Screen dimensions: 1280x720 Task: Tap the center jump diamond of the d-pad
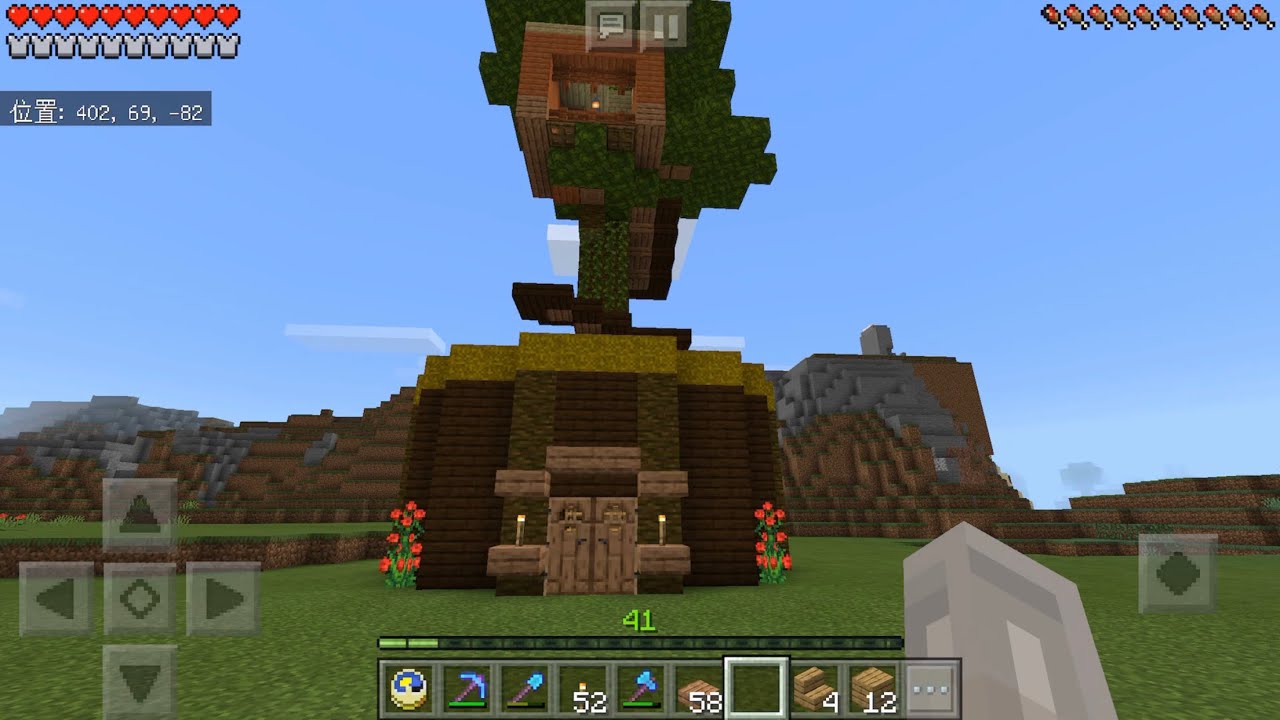pyautogui.click(x=140, y=598)
